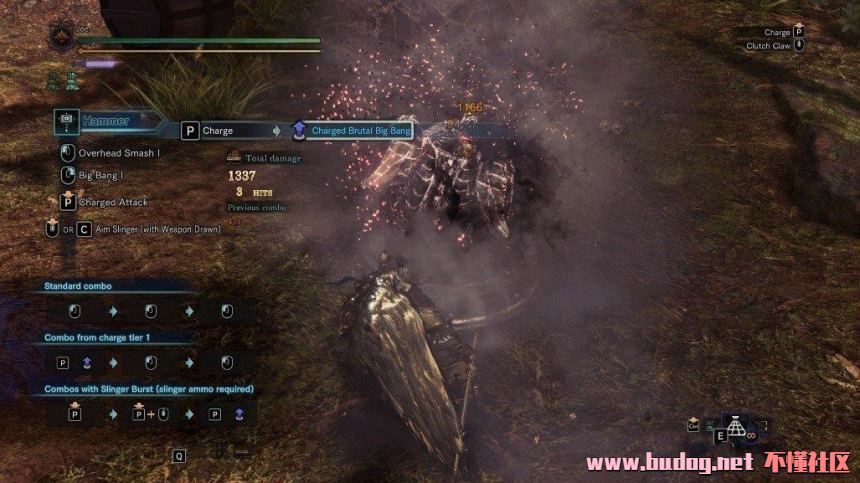Select the Overhead Smash I entry

click(x=118, y=153)
